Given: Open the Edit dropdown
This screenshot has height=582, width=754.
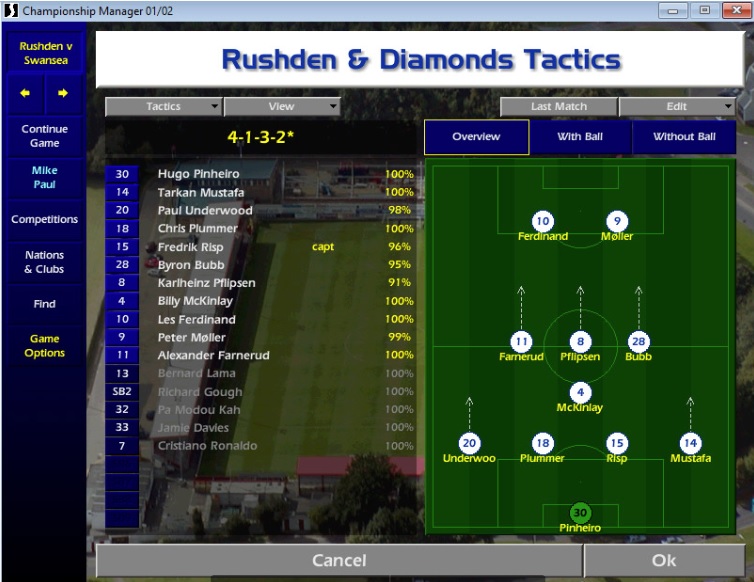Looking at the screenshot, I should coord(677,107).
